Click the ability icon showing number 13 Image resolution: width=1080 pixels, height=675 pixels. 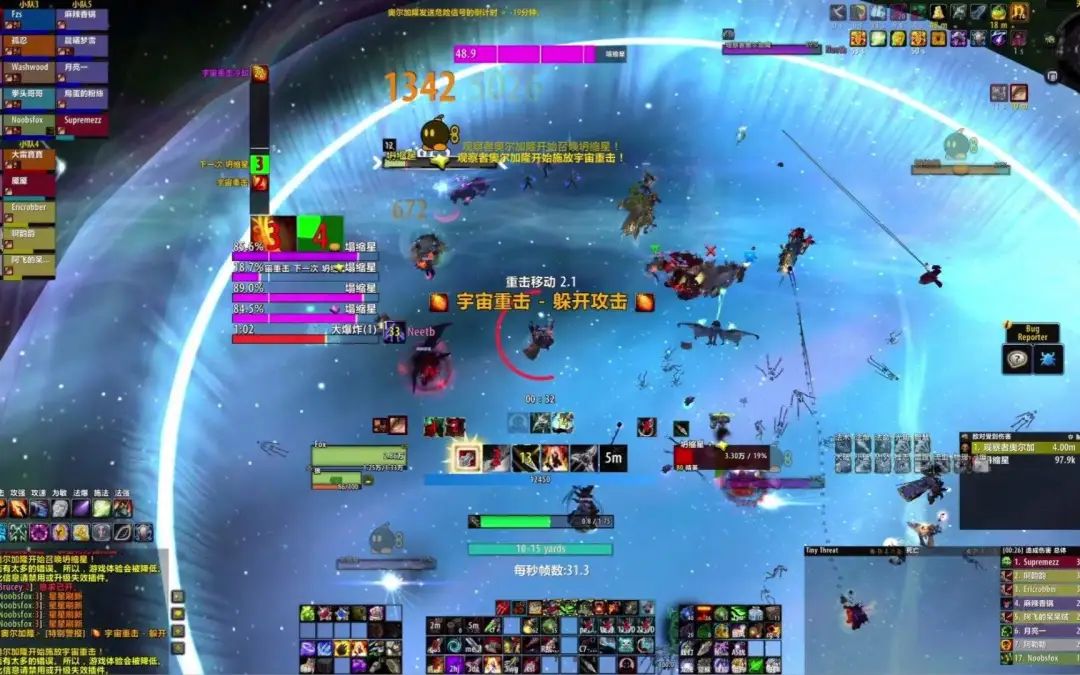[526, 458]
